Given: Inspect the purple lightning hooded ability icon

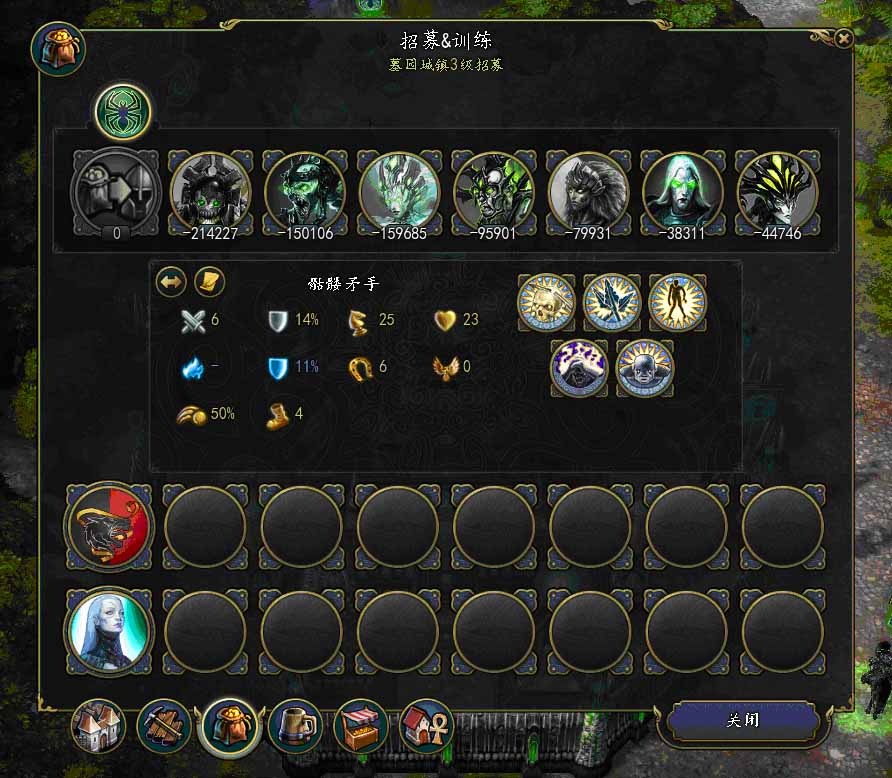Looking at the screenshot, I should coord(578,367).
